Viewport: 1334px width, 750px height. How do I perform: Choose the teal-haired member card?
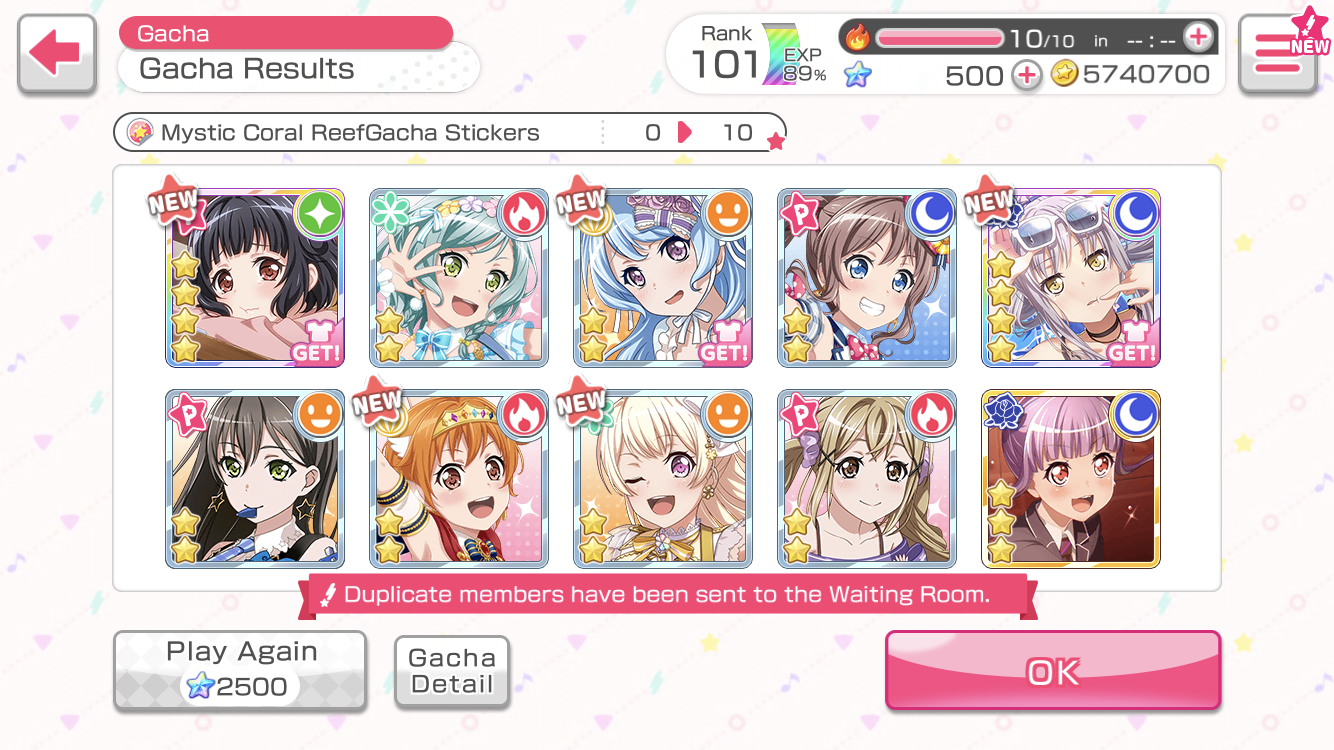point(459,277)
